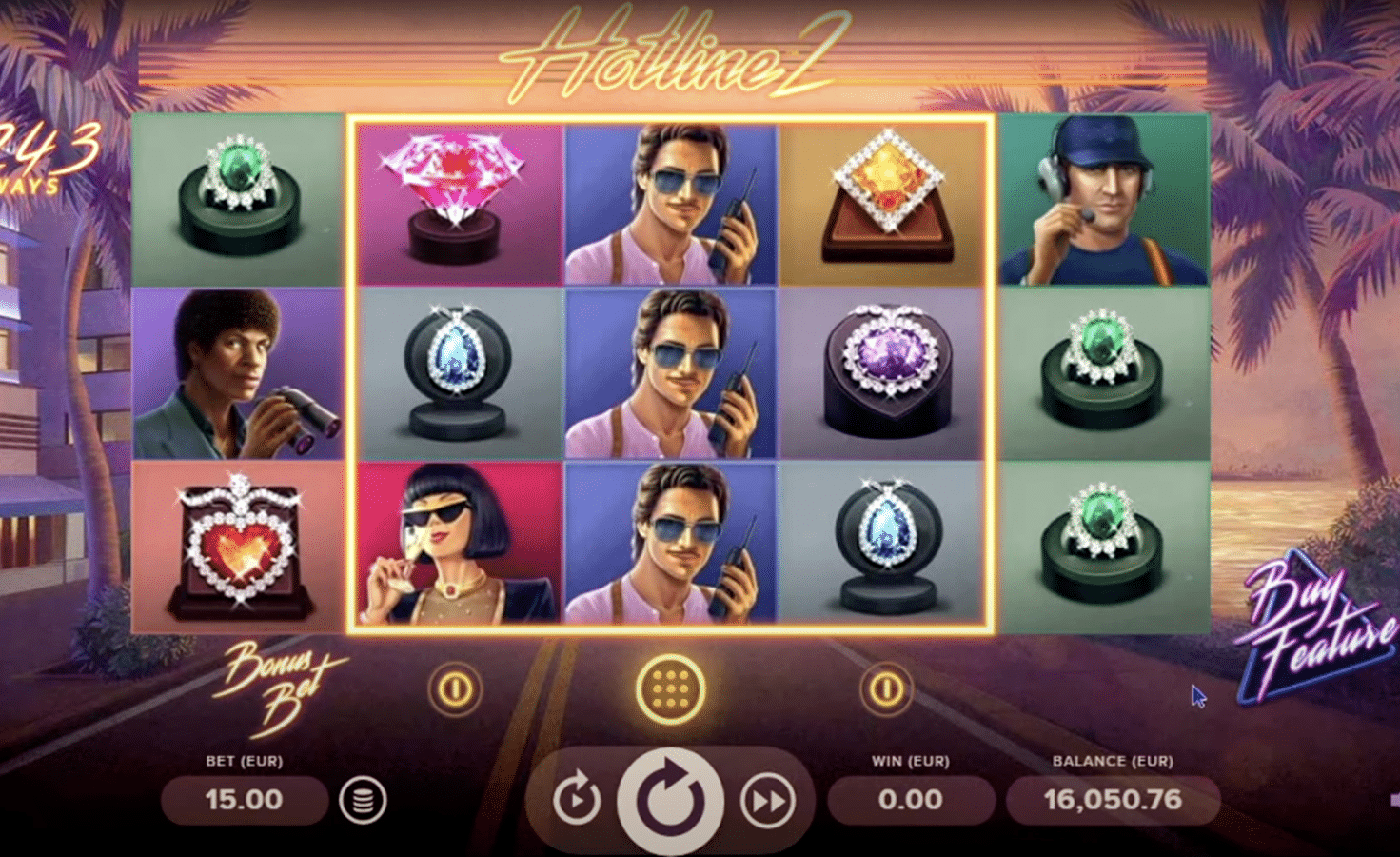
Task: Click the left circular toggle near Bonus Bet
Action: (x=455, y=688)
